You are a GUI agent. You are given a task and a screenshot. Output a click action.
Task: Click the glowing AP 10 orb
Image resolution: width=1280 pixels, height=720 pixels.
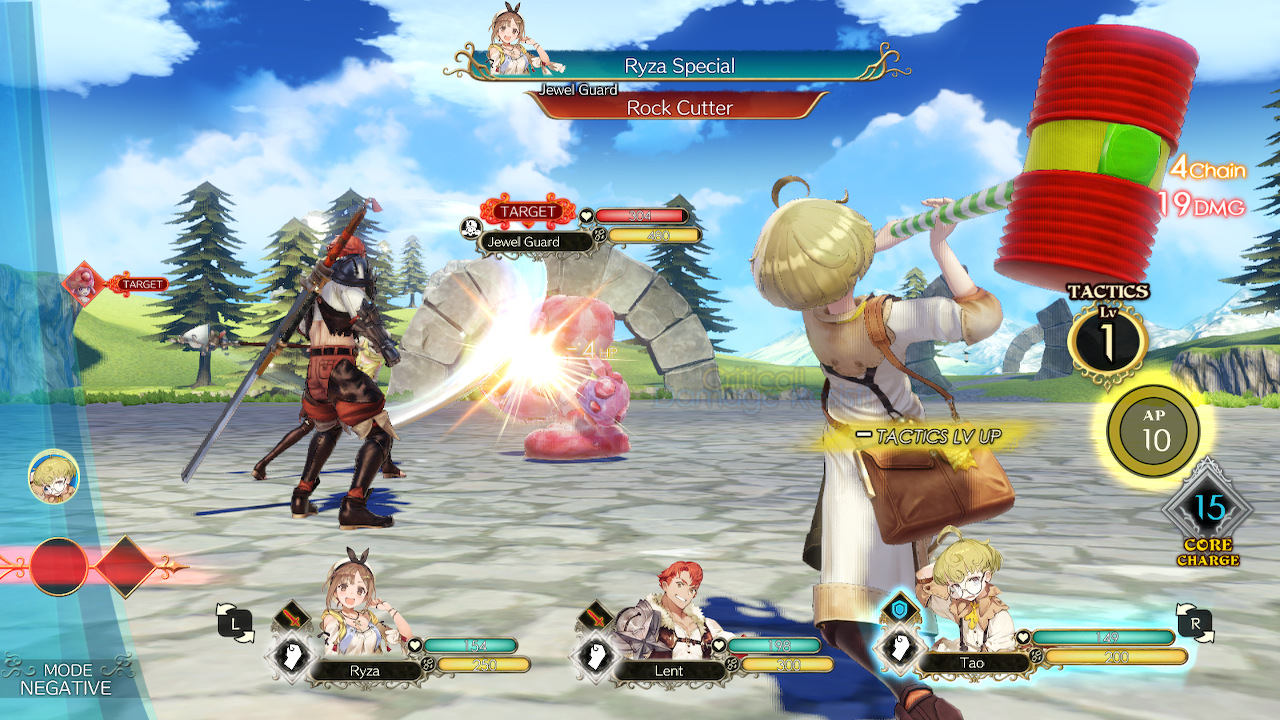coord(1155,428)
